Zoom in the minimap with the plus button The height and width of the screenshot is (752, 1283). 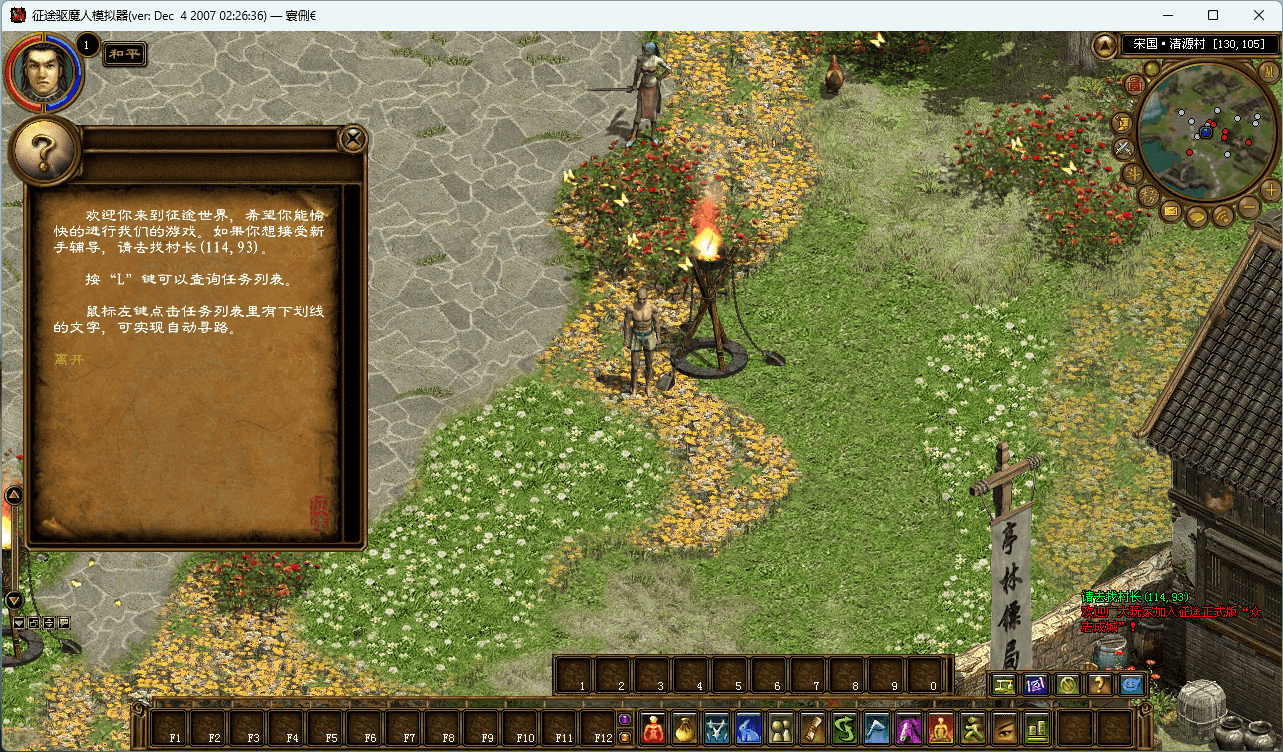click(1271, 189)
